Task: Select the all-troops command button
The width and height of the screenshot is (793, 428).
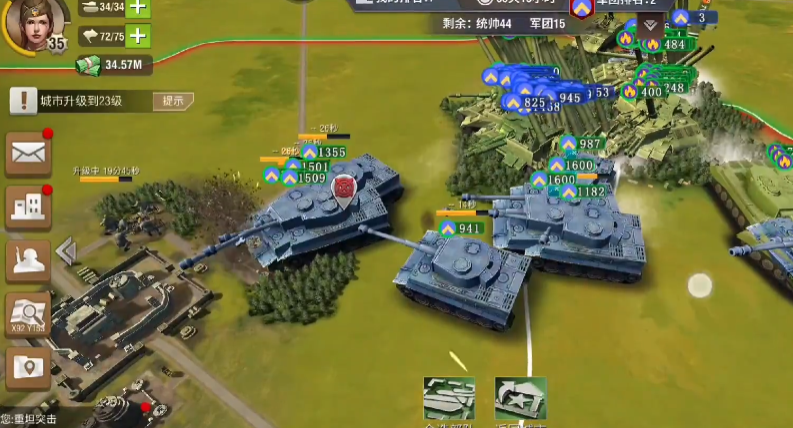Action: tap(448, 399)
